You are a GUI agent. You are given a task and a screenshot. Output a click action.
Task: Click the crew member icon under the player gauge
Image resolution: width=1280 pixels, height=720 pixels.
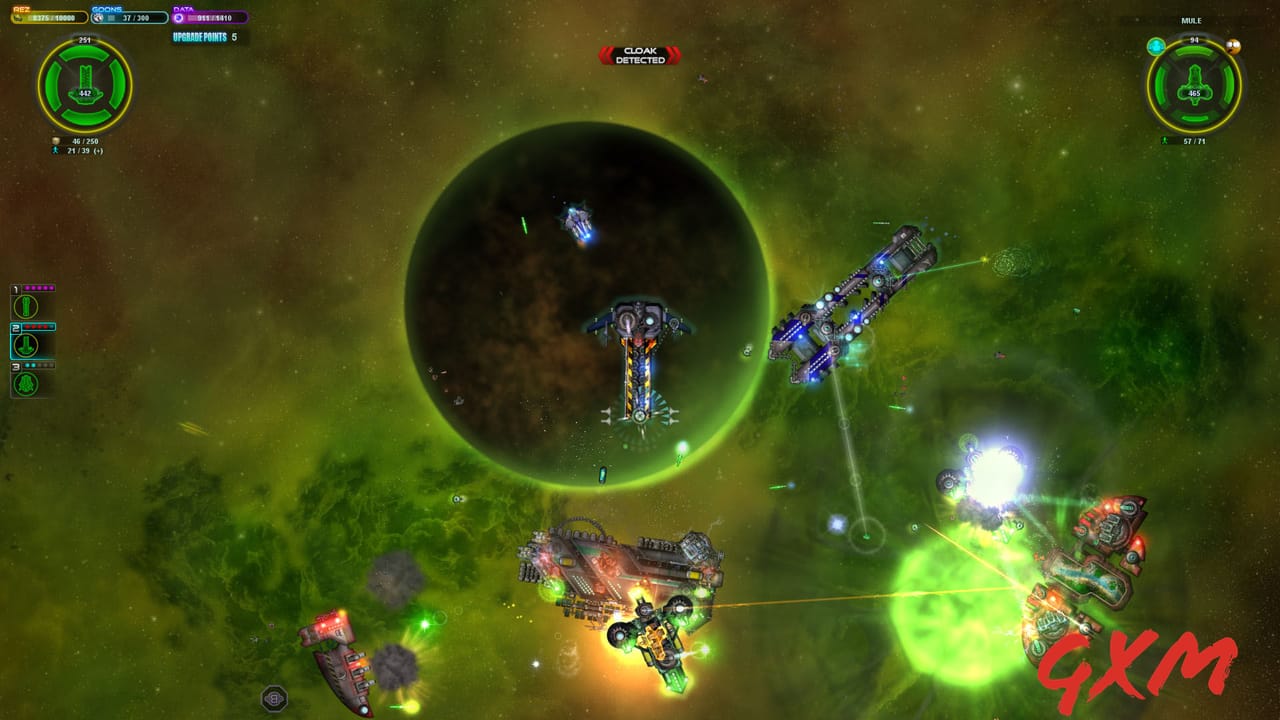coord(55,151)
